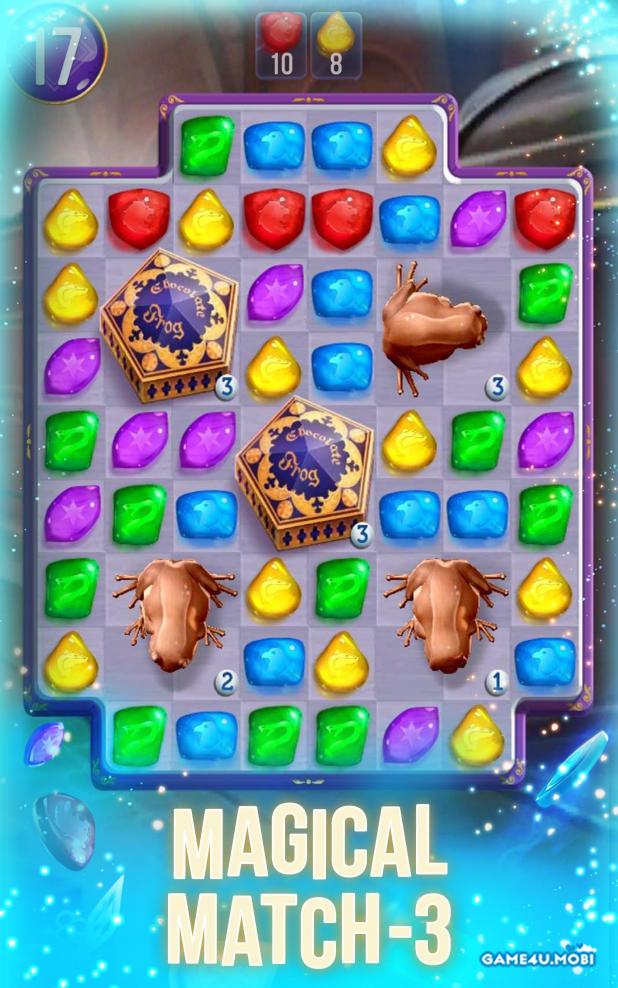Select the purple gem in the bottom row
618x988 pixels.
[410, 735]
